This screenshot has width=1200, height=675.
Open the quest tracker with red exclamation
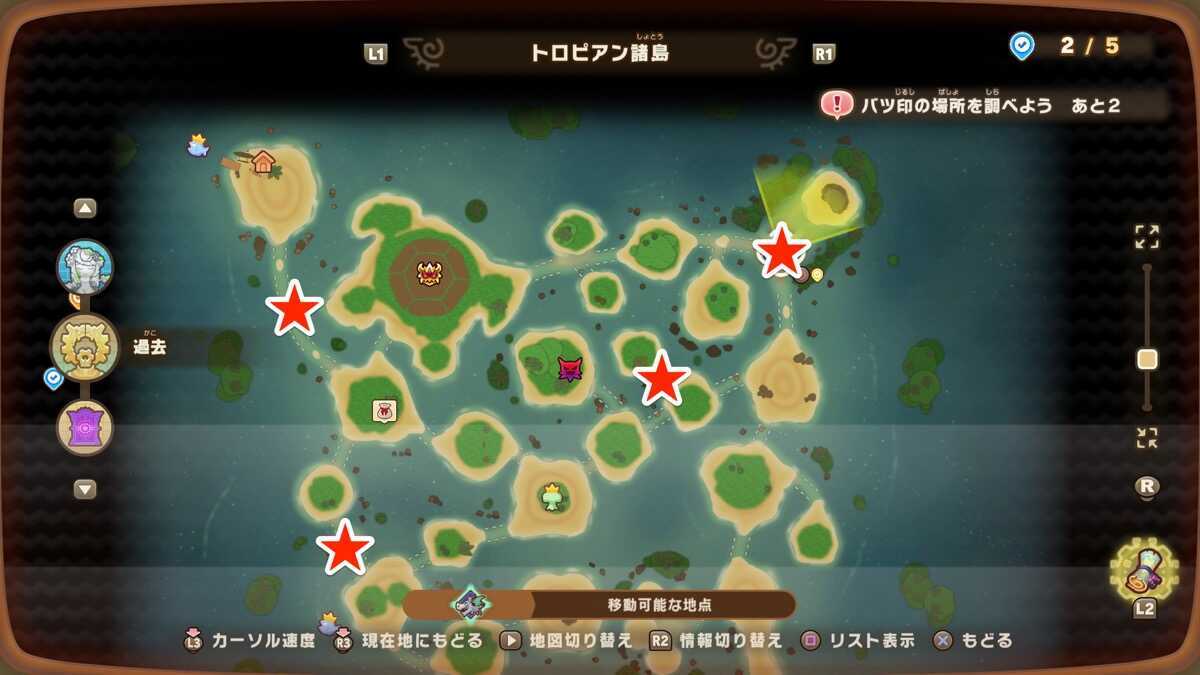point(836,104)
